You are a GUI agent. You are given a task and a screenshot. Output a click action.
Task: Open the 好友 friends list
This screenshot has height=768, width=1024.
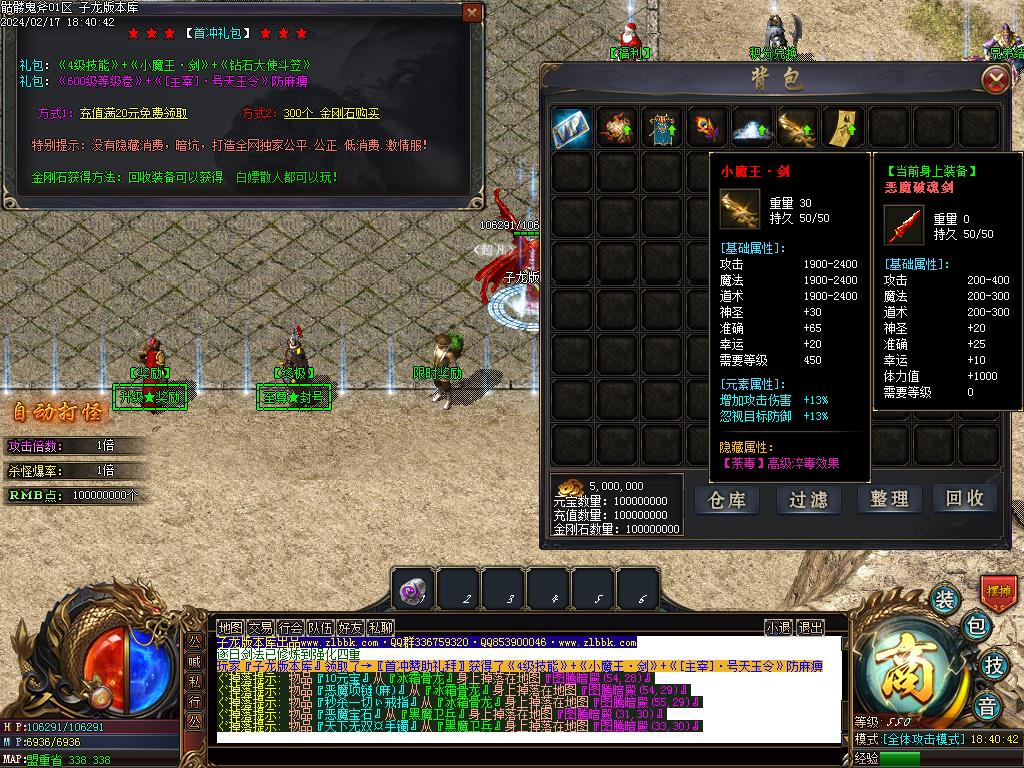(x=350, y=627)
